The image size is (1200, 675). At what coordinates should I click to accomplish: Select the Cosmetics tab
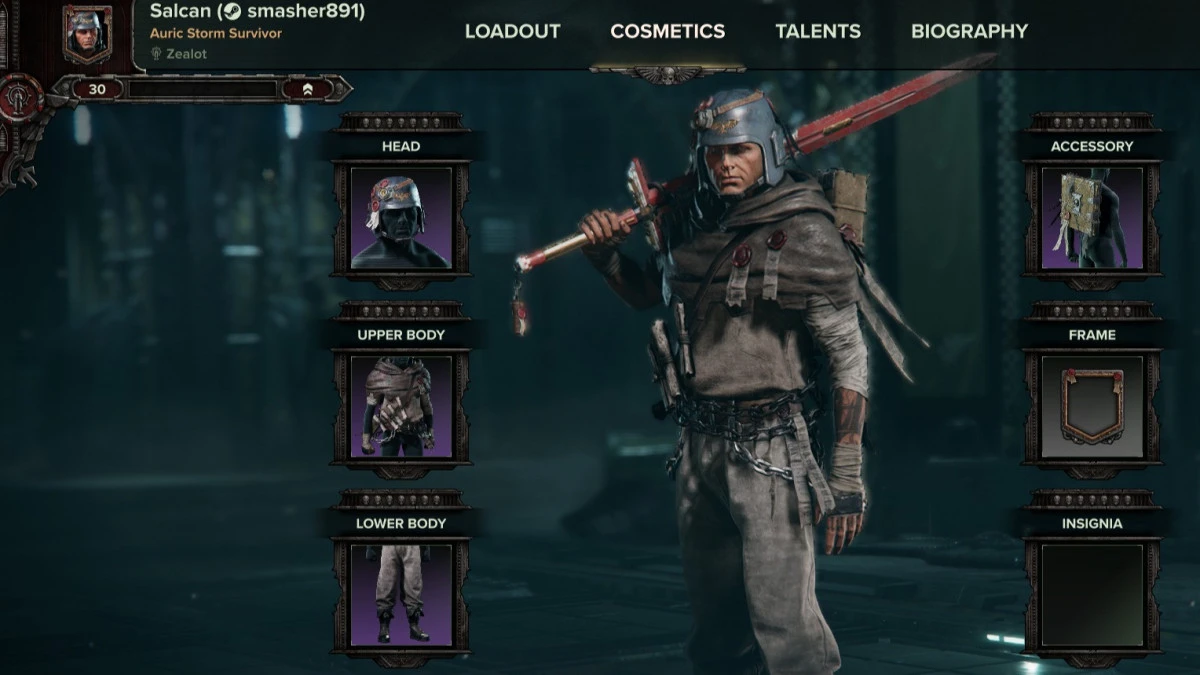667,31
